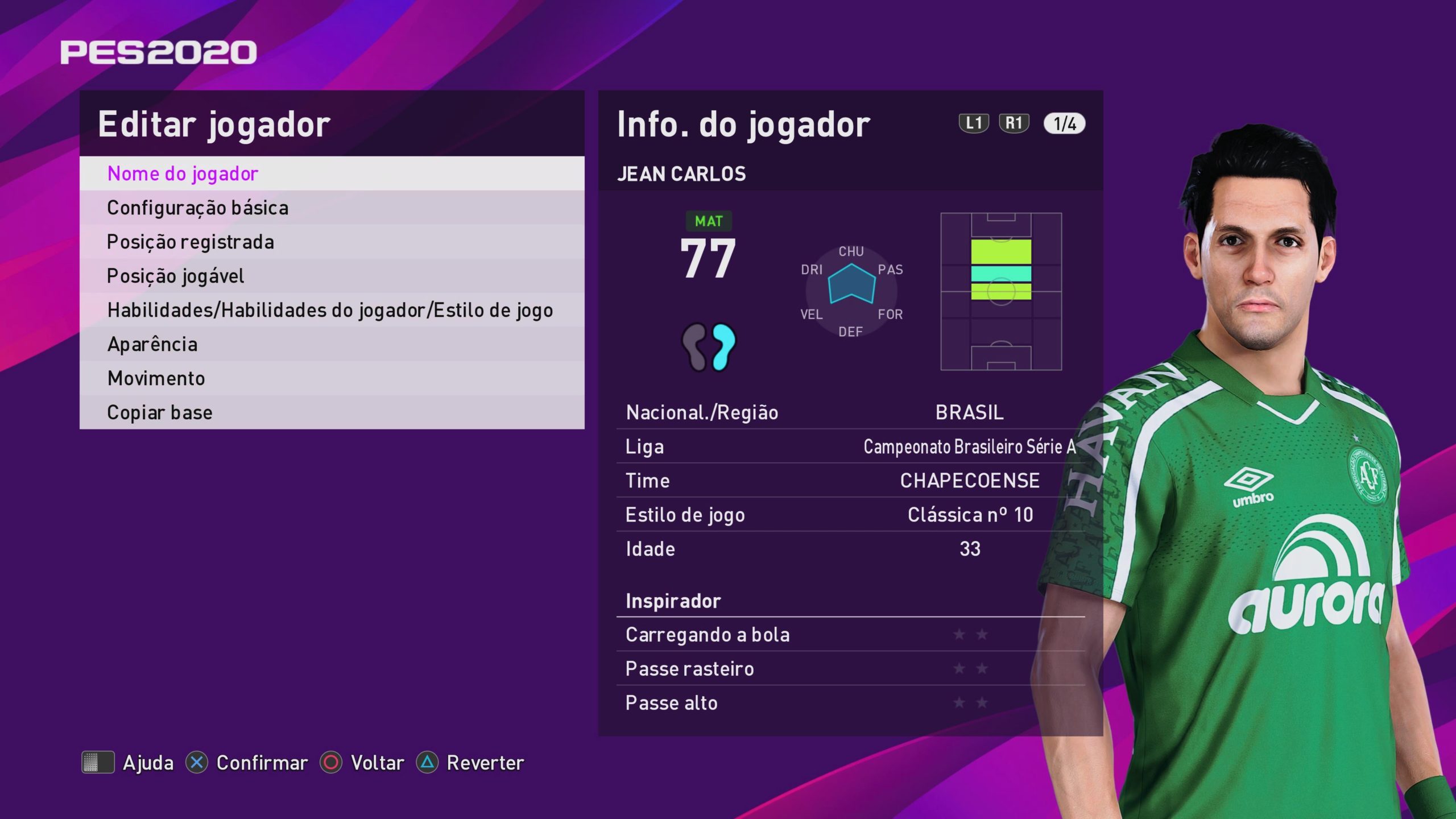
Task: Select Habilidades/Estilo de jogo entry
Action: 332,310
